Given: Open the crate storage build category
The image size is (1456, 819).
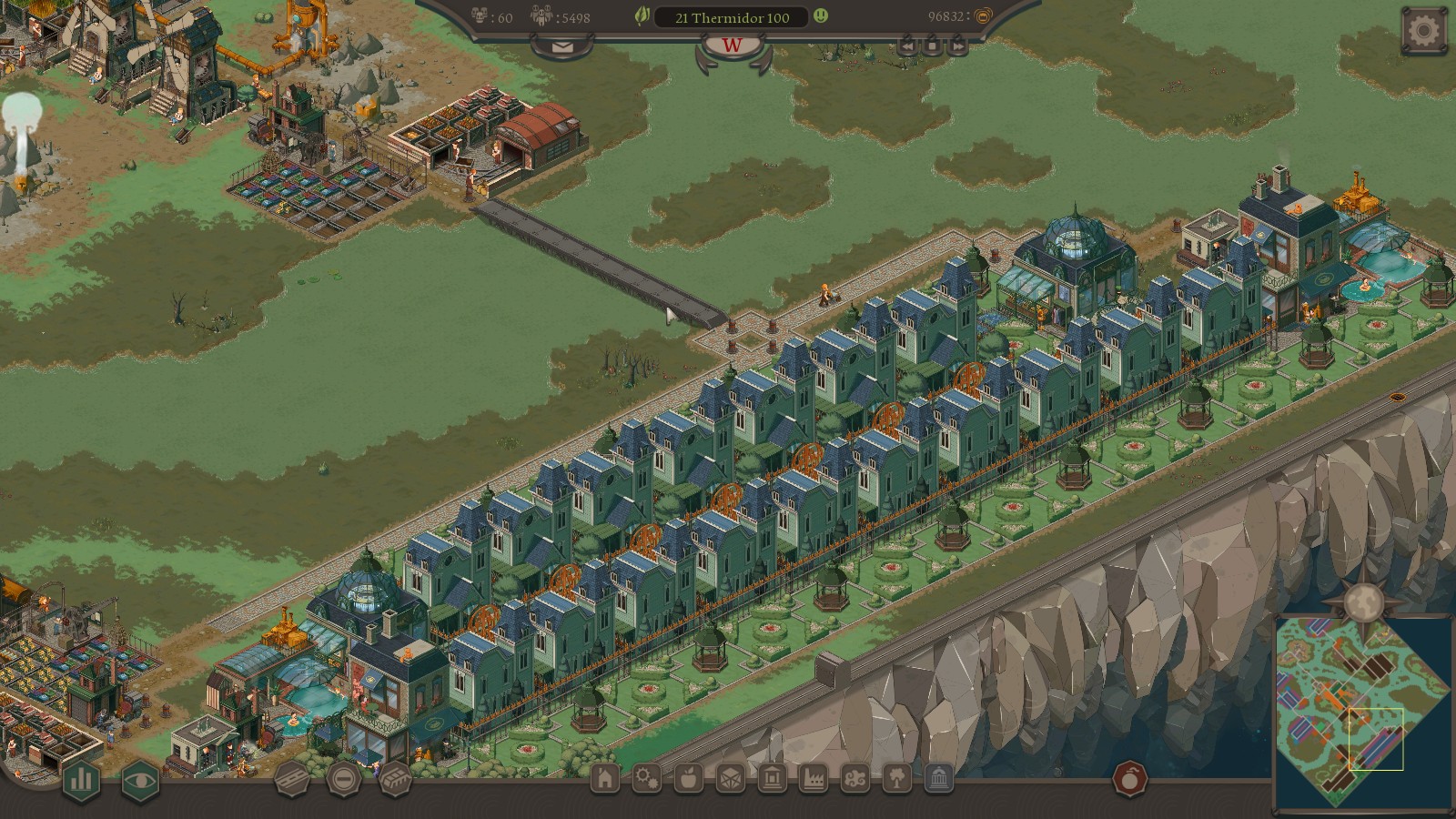Looking at the screenshot, I should click(730, 778).
